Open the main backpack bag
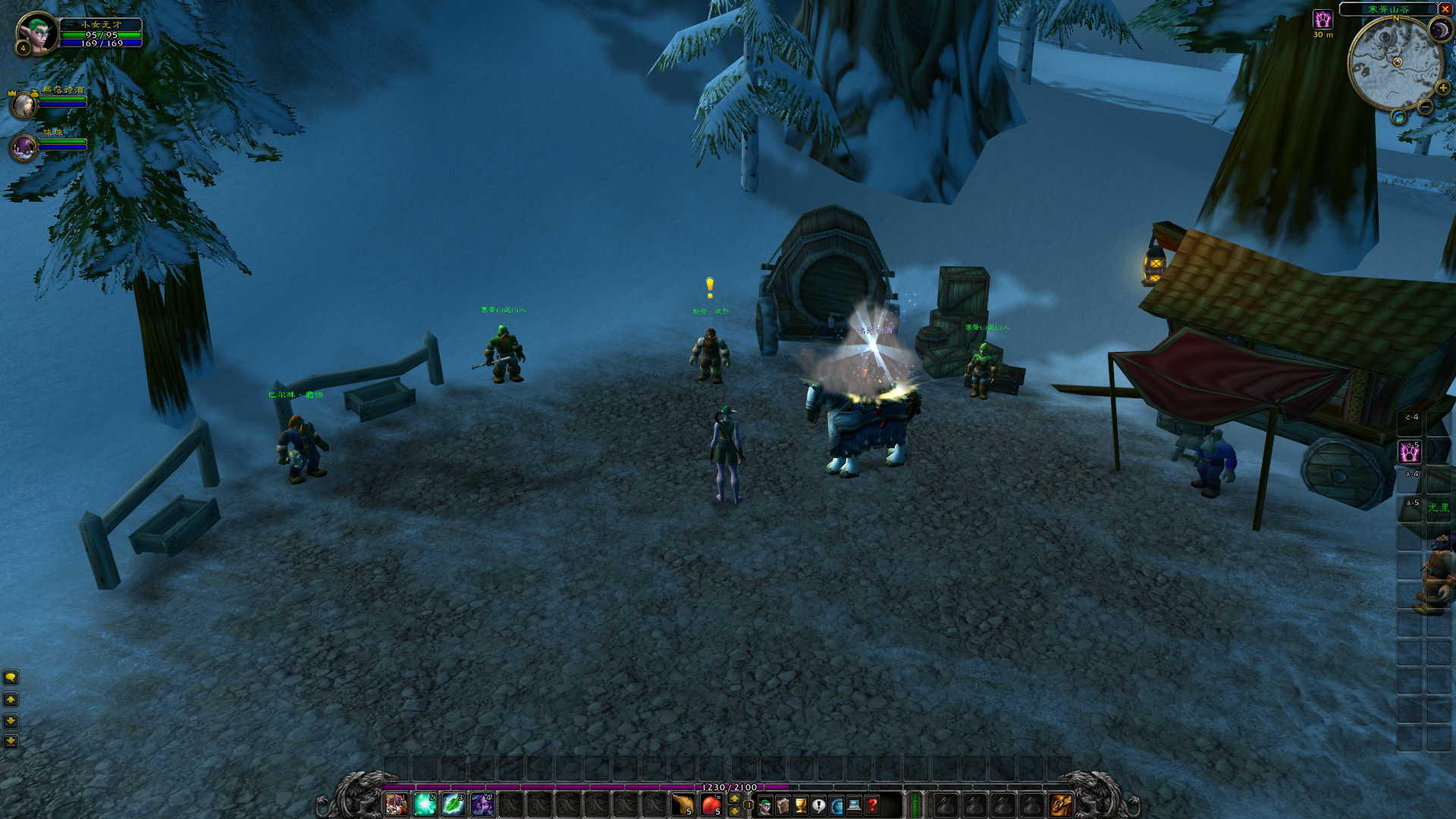1456x819 pixels. pos(1060,805)
